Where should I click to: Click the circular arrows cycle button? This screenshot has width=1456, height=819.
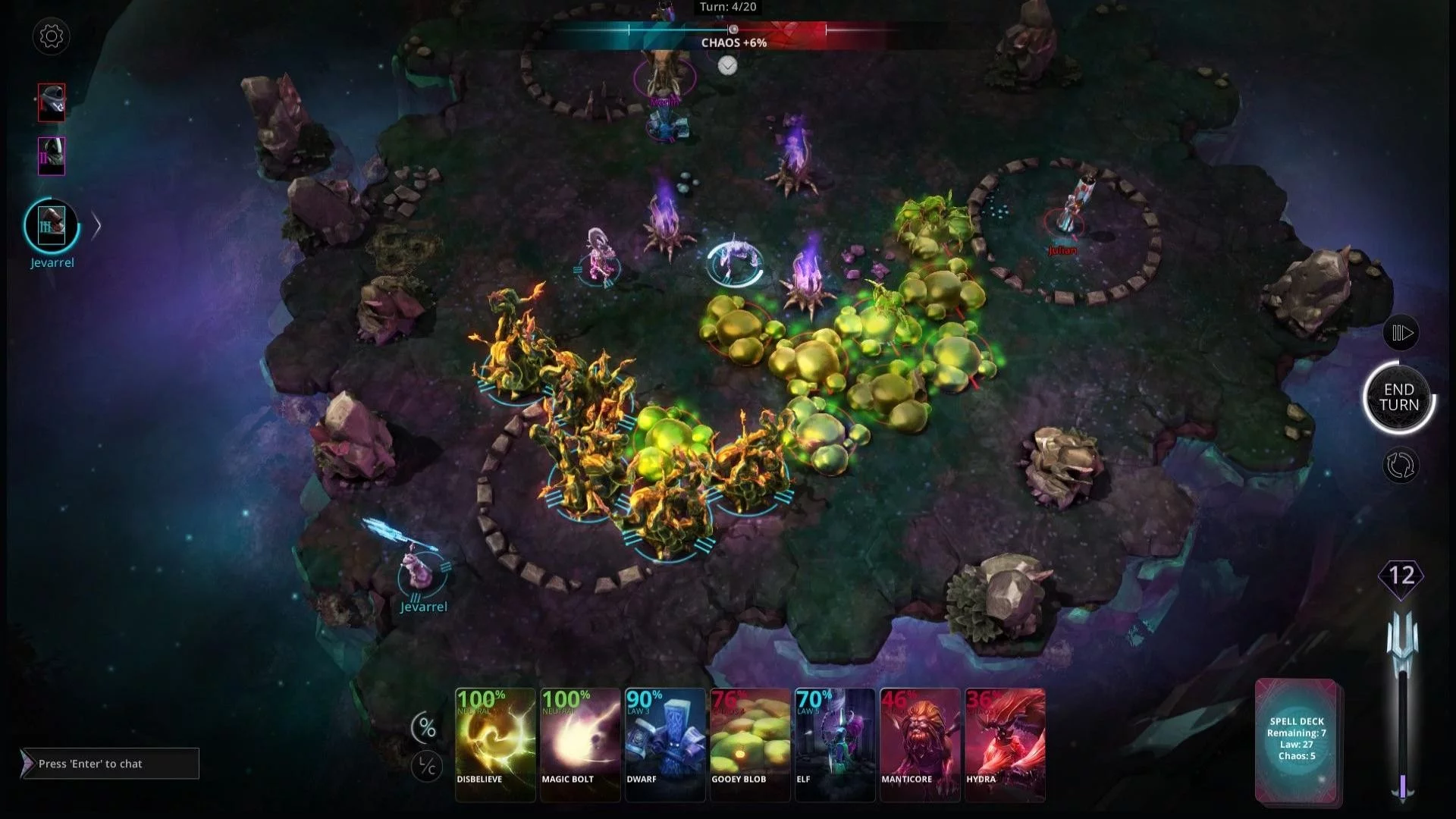point(1400,465)
